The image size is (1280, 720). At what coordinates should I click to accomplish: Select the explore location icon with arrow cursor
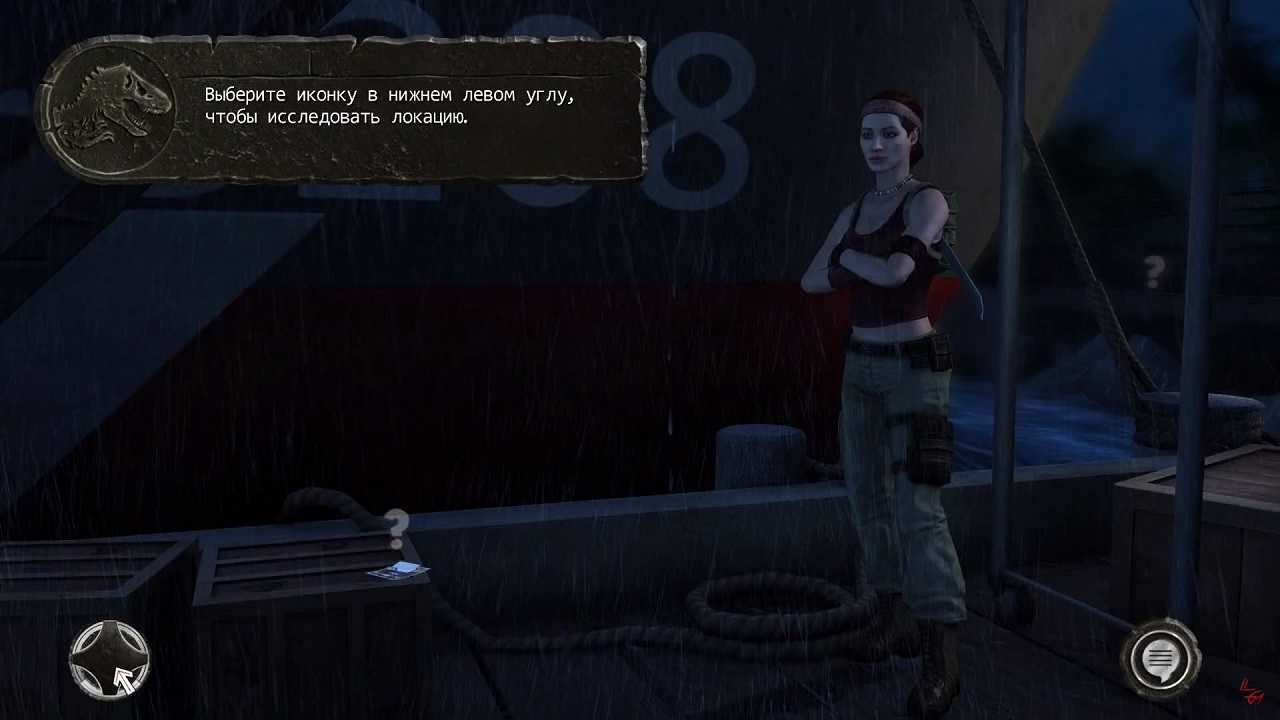point(109,659)
